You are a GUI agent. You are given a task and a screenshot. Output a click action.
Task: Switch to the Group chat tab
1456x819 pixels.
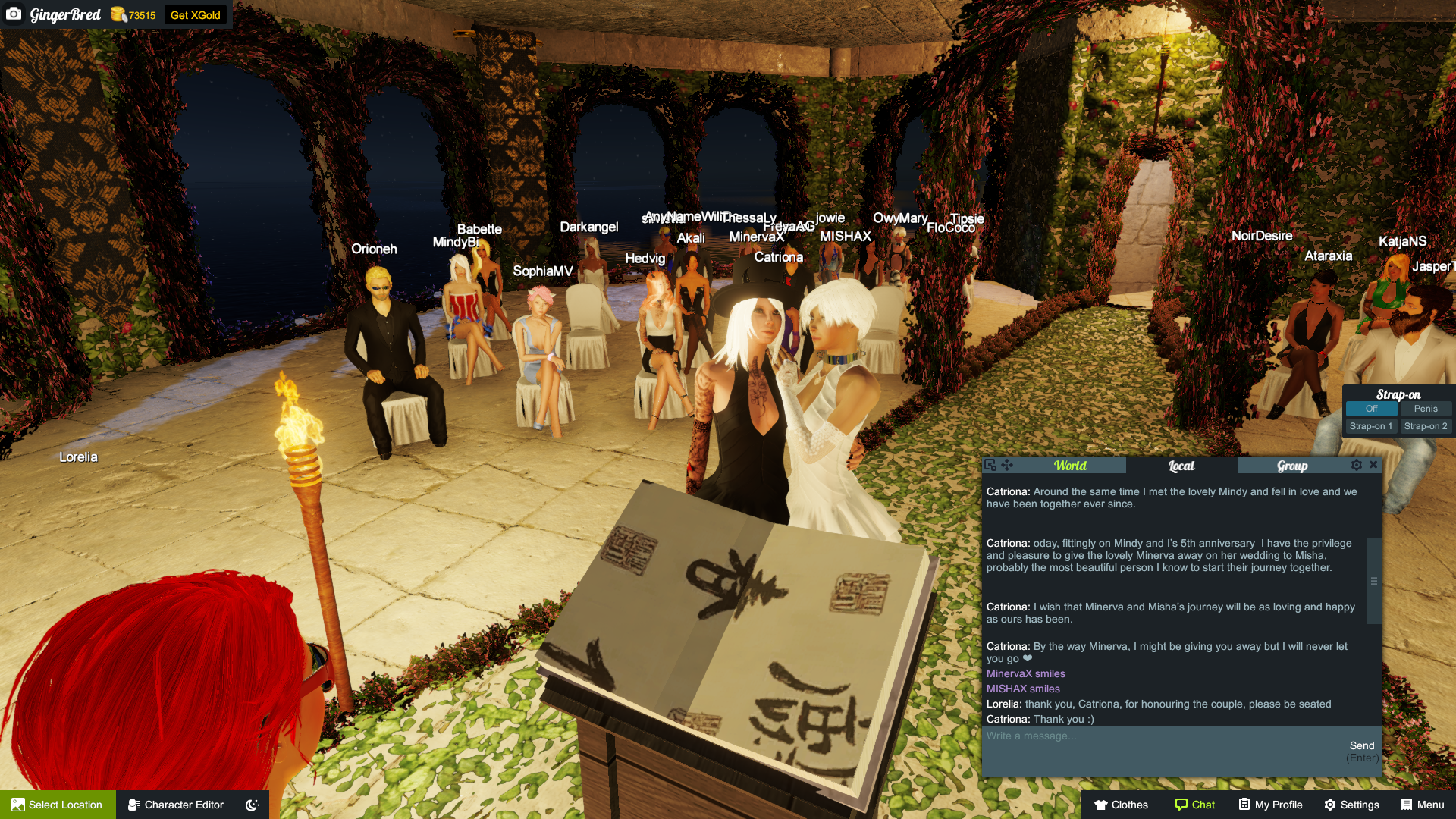click(x=1291, y=465)
